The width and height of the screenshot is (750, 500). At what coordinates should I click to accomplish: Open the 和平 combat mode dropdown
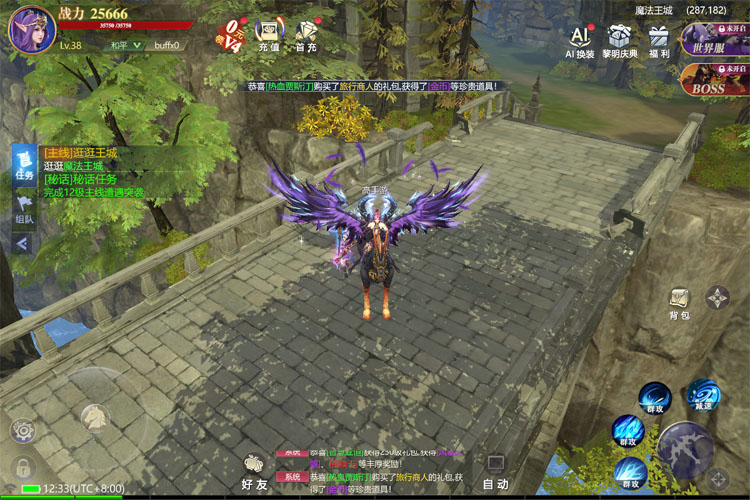(x=122, y=45)
